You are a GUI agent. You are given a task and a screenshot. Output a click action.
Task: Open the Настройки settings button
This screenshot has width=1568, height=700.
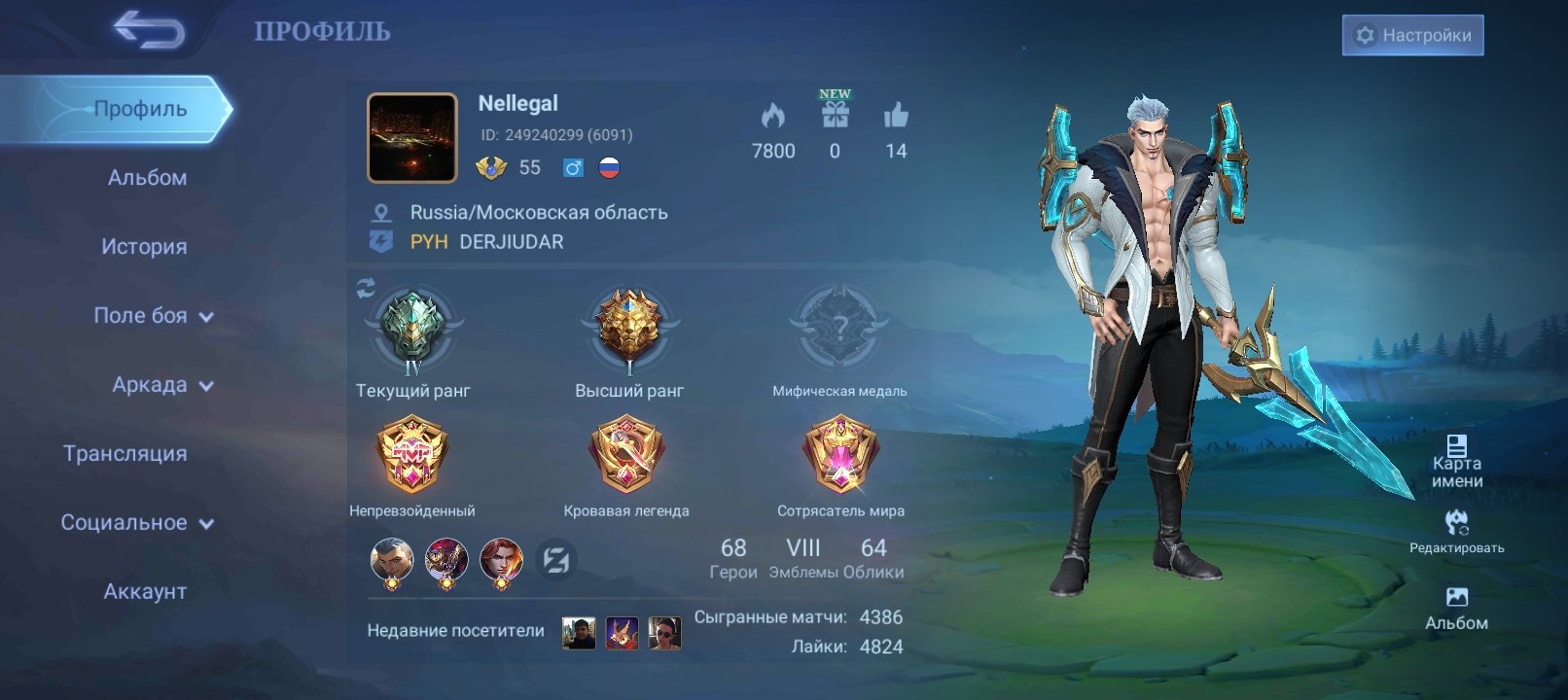point(1412,35)
